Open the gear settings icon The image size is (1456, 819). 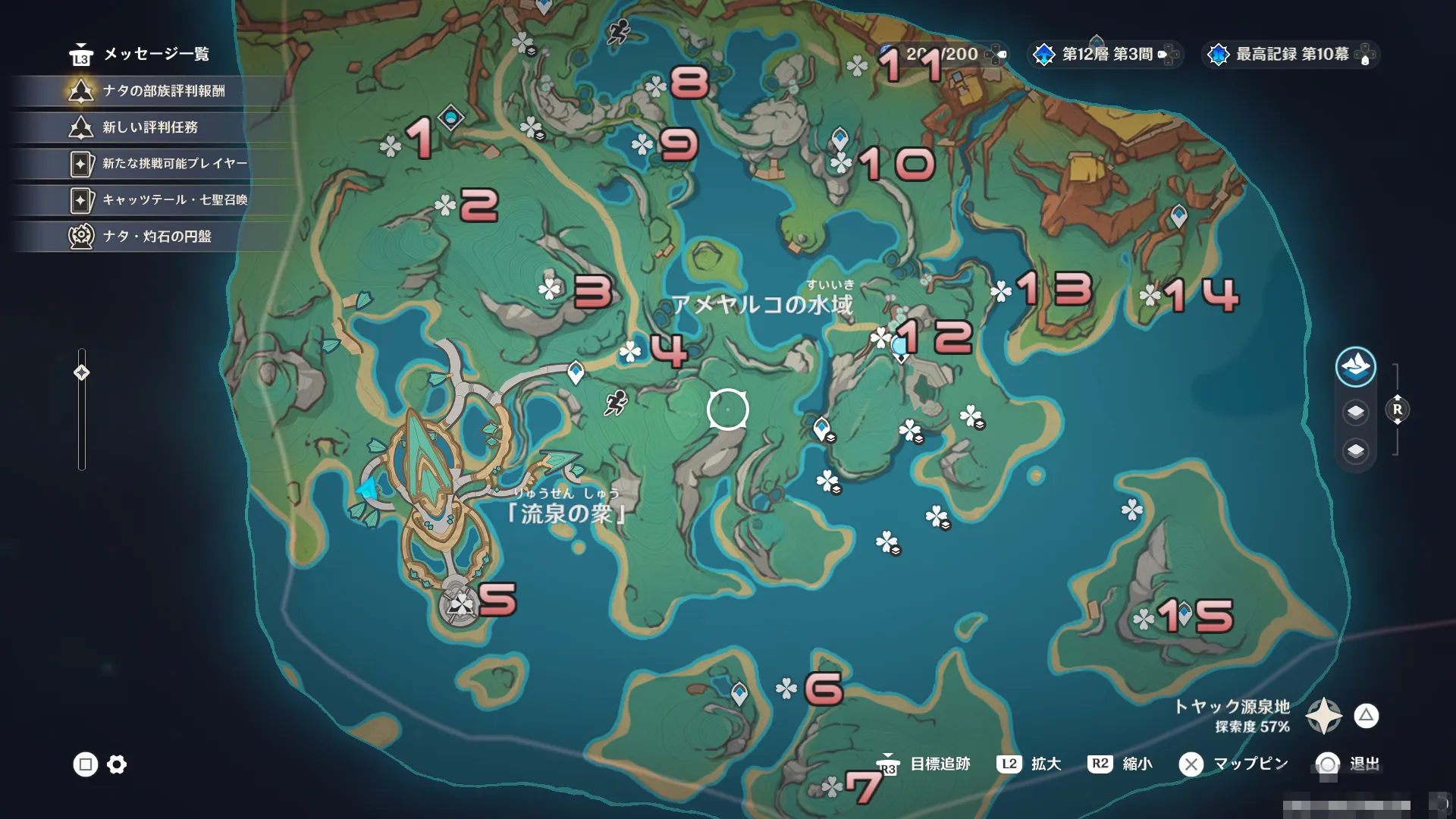(x=117, y=764)
